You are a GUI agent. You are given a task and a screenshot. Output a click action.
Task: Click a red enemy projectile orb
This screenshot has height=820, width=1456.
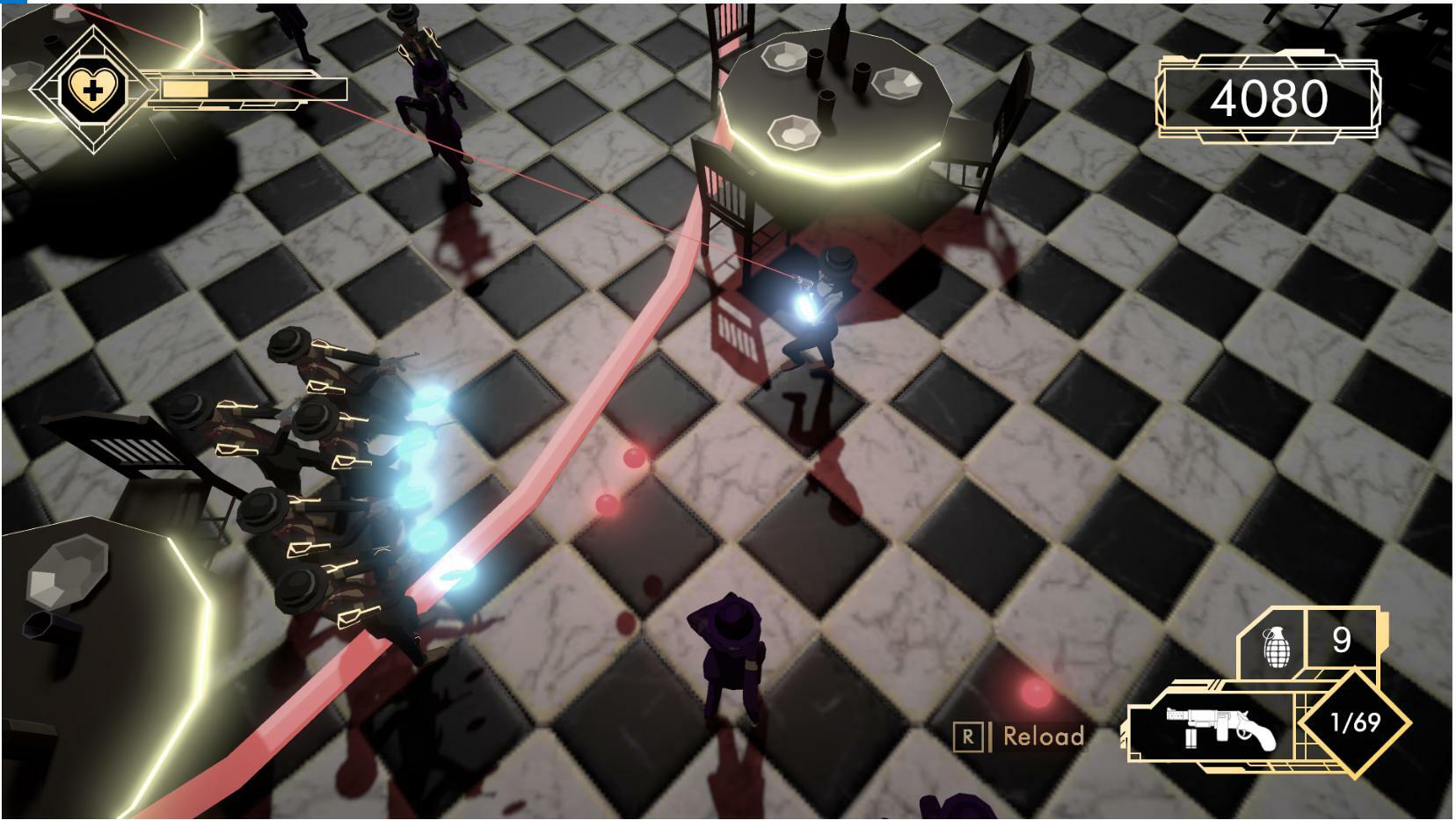pyautogui.click(x=633, y=456)
